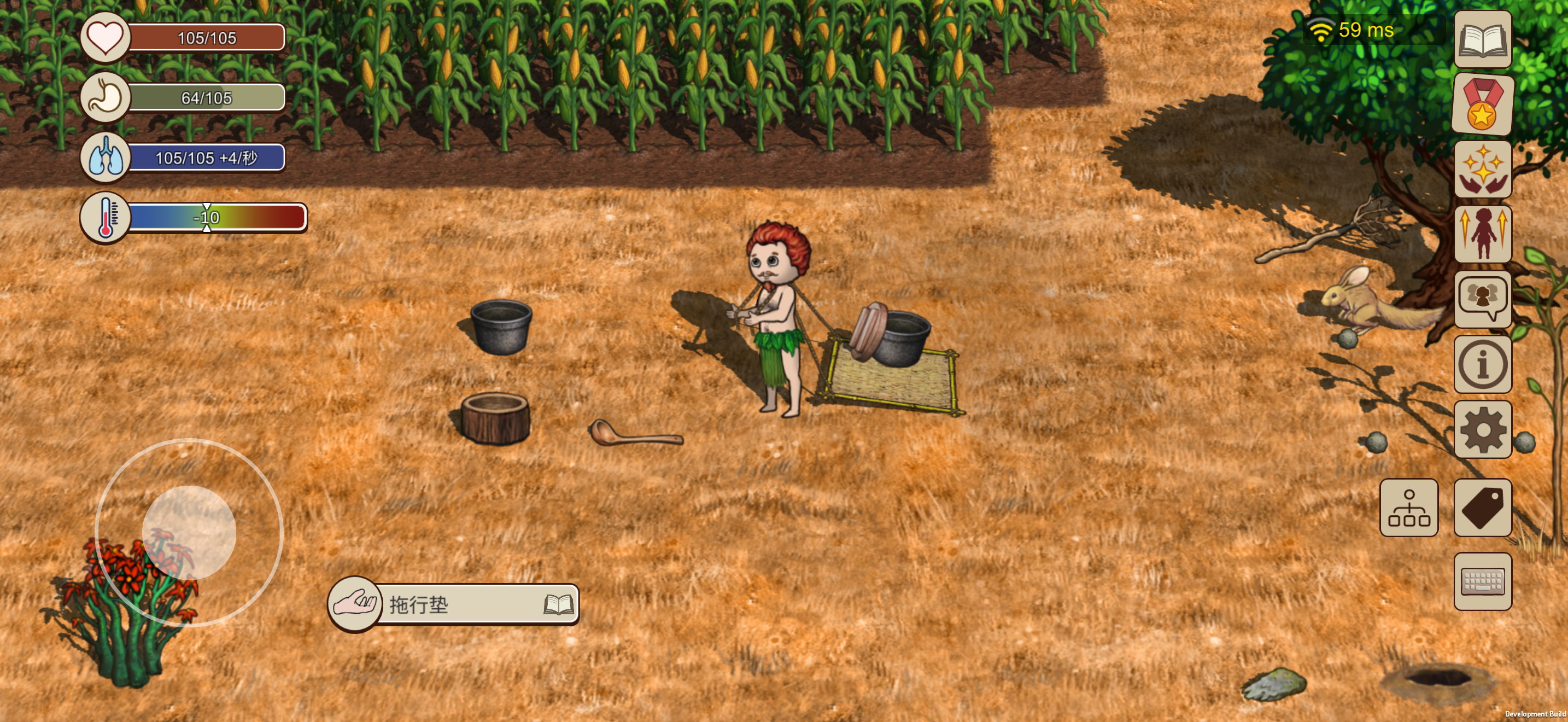The width and height of the screenshot is (1568, 722).
Task: Open the book icon at top right
Action: (x=1482, y=39)
